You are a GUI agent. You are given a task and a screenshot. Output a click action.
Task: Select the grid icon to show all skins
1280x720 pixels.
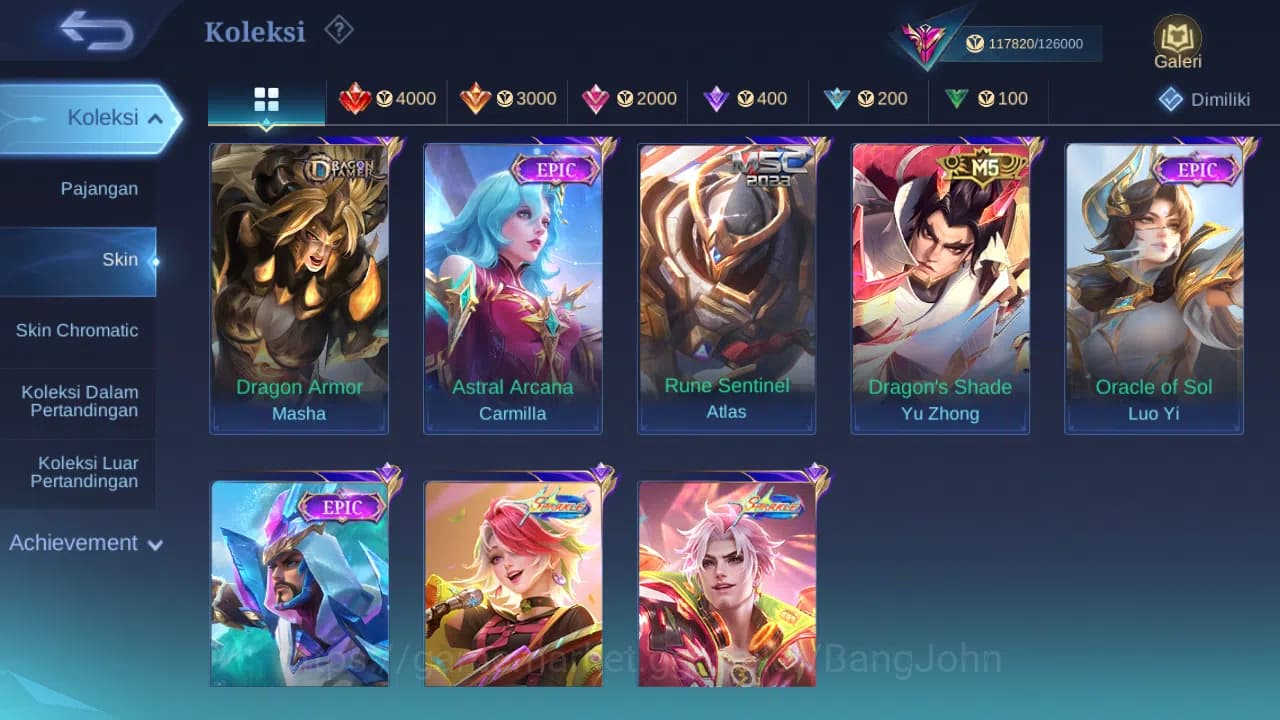tap(265, 99)
